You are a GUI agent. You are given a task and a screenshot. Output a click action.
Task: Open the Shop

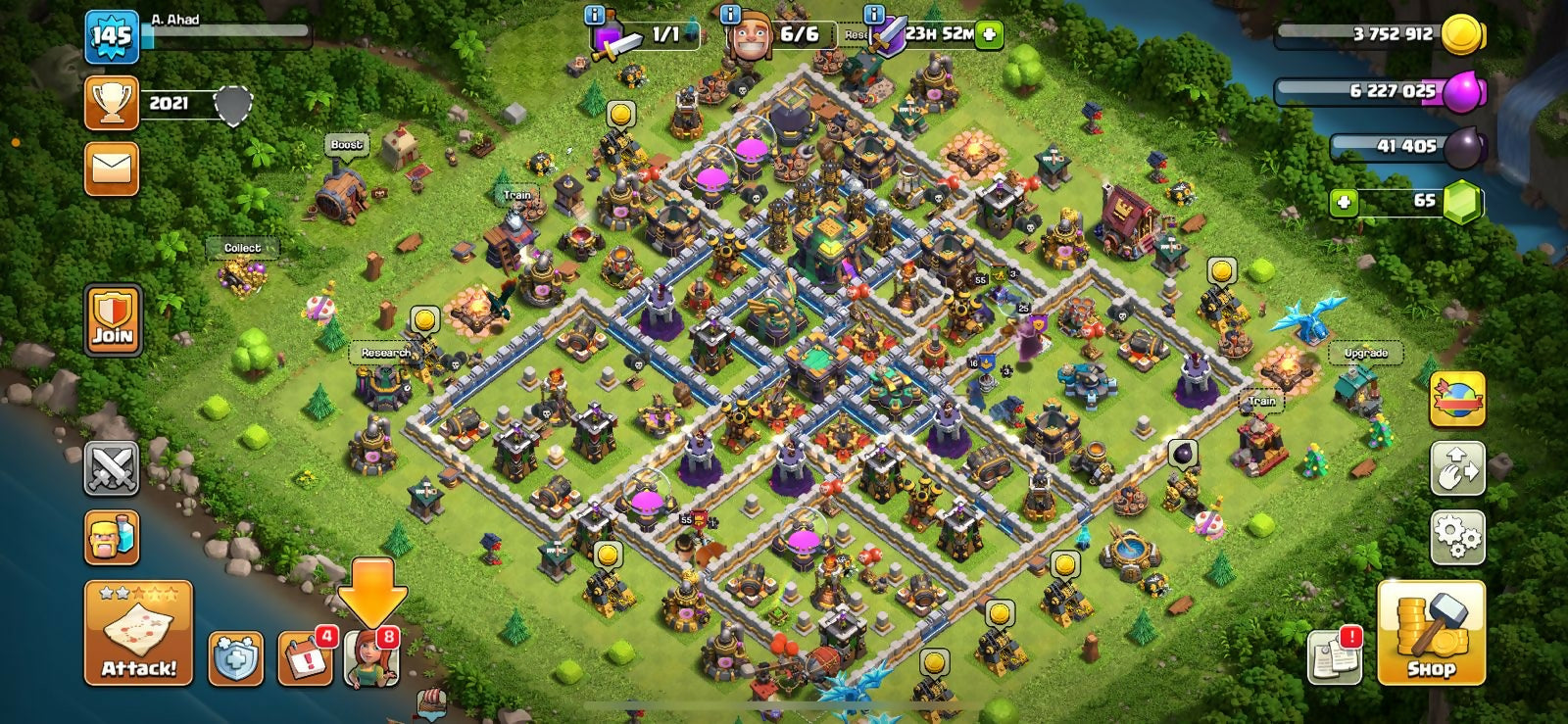(x=1431, y=633)
